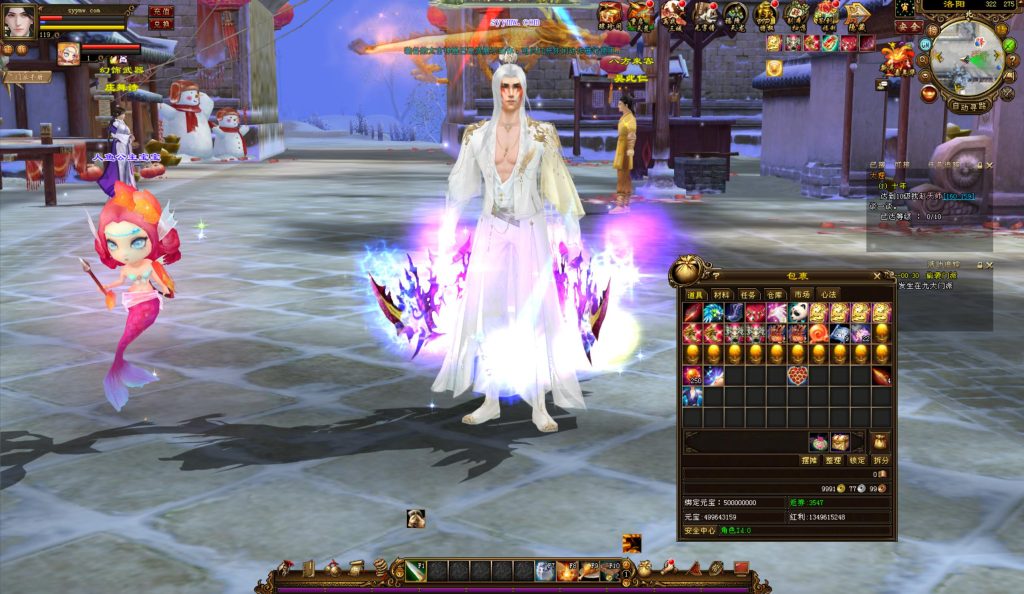Image resolution: width=1024 pixels, height=594 pixels.
Task: Activate the green sword skill in F1 slot
Action: click(415, 571)
